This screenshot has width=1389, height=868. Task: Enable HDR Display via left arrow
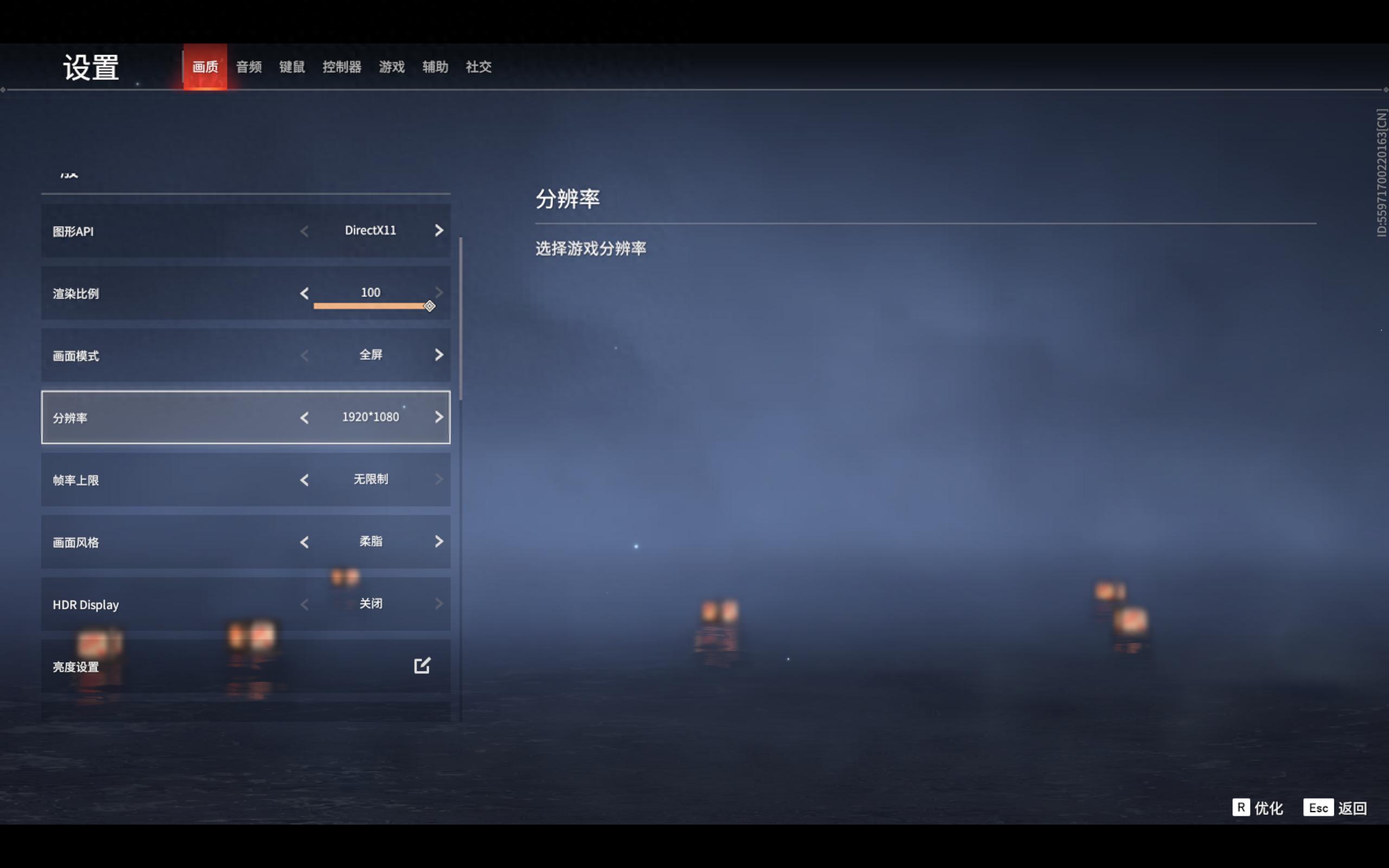(x=305, y=604)
